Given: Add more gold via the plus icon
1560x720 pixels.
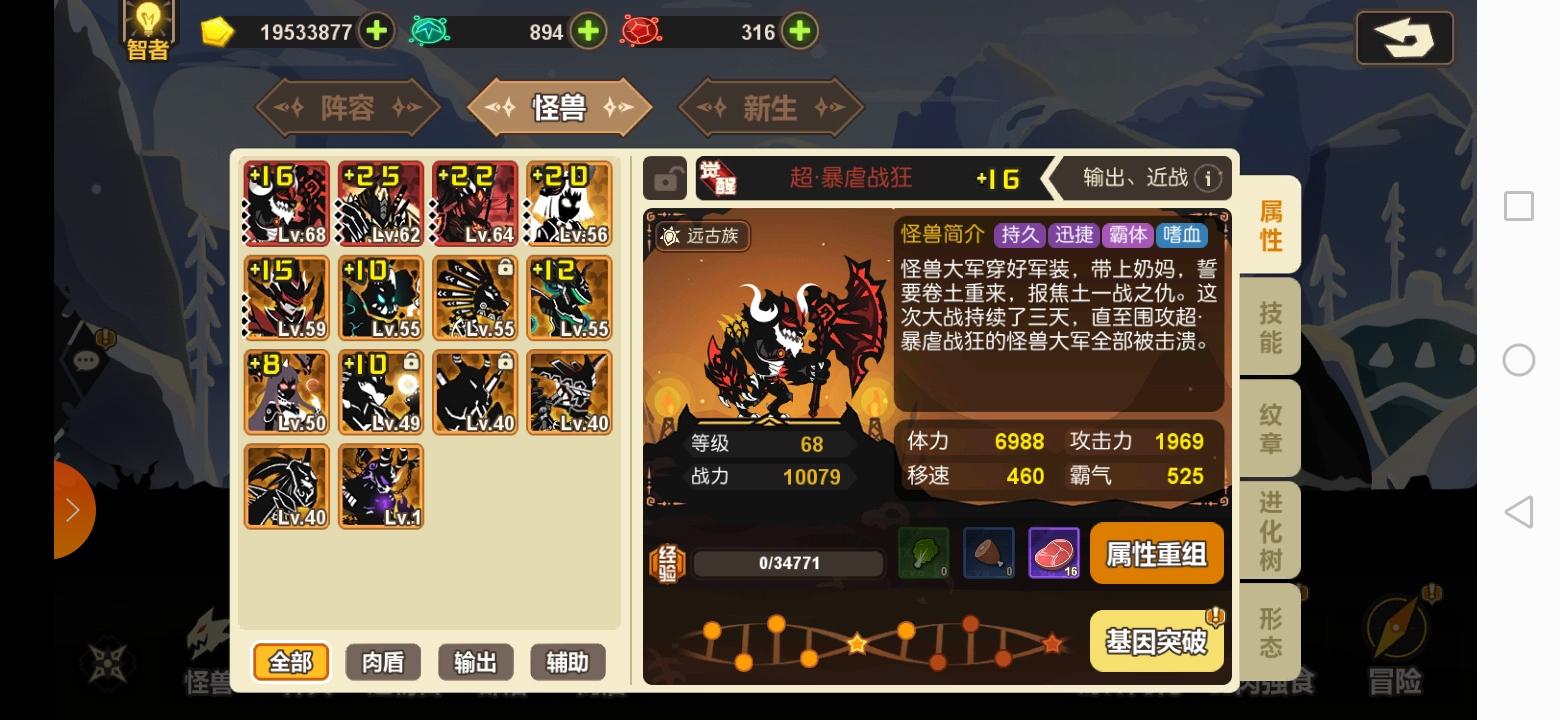Looking at the screenshot, I should coord(376,31).
